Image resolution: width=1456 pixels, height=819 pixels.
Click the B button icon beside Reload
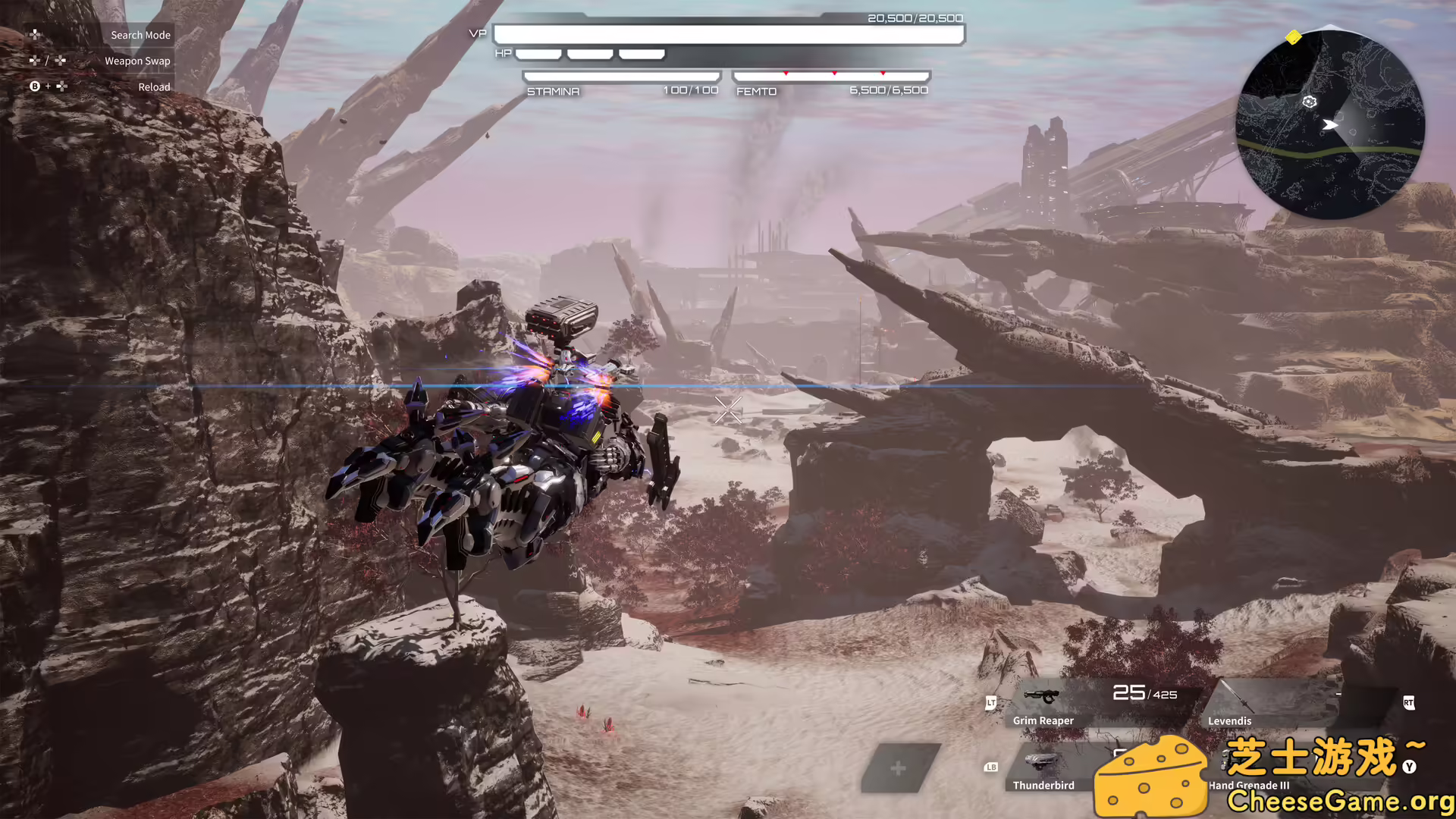pyautogui.click(x=35, y=86)
